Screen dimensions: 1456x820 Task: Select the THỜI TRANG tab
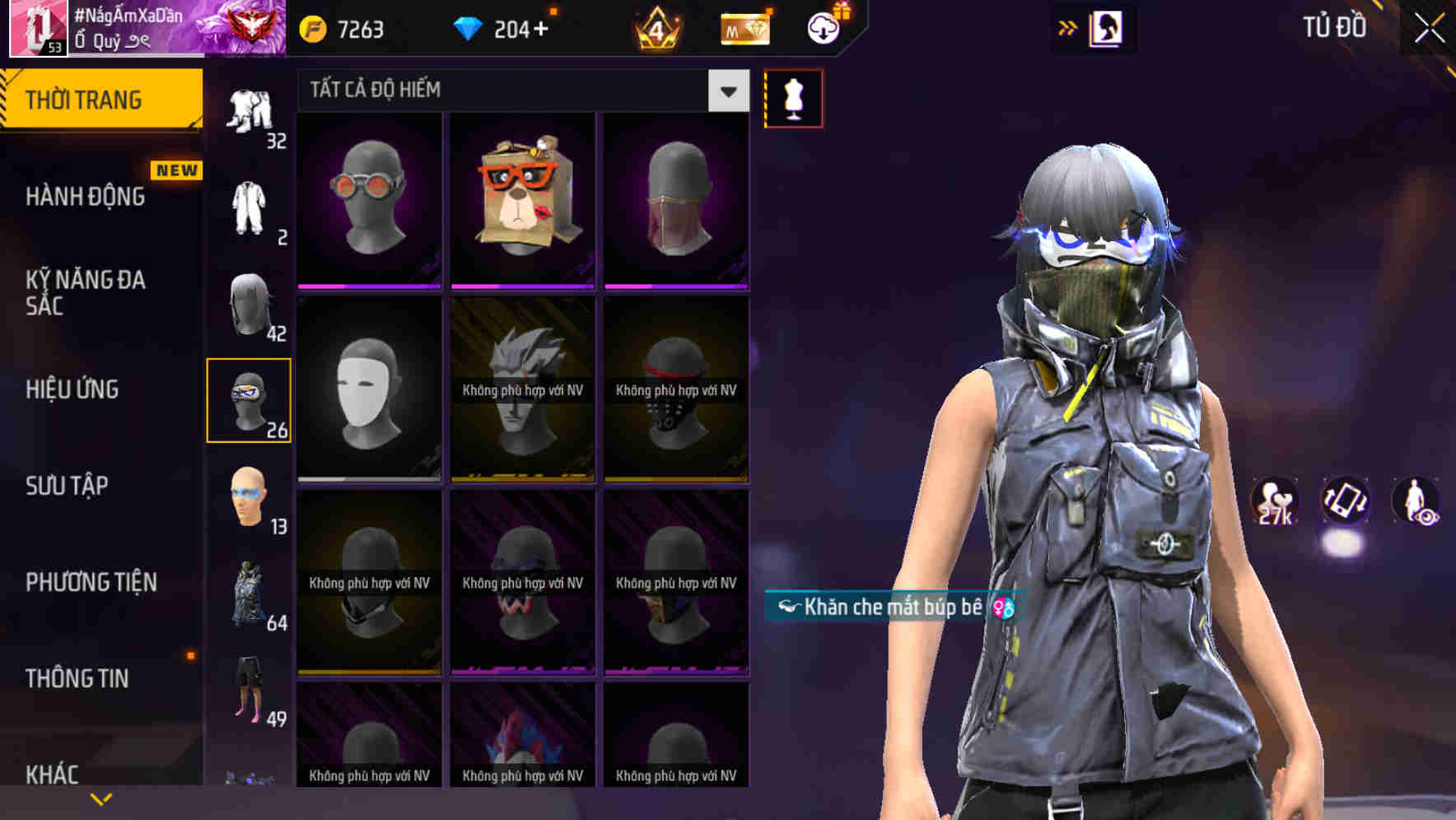tap(78, 99)
